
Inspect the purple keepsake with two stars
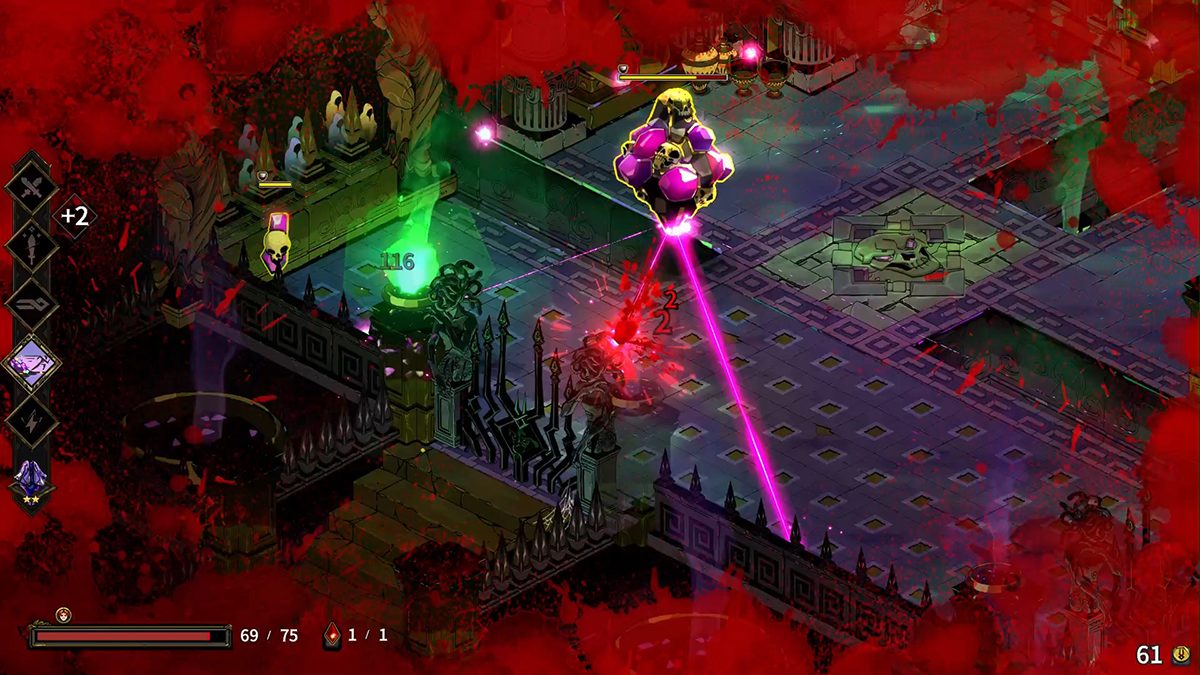pos(31,478)
